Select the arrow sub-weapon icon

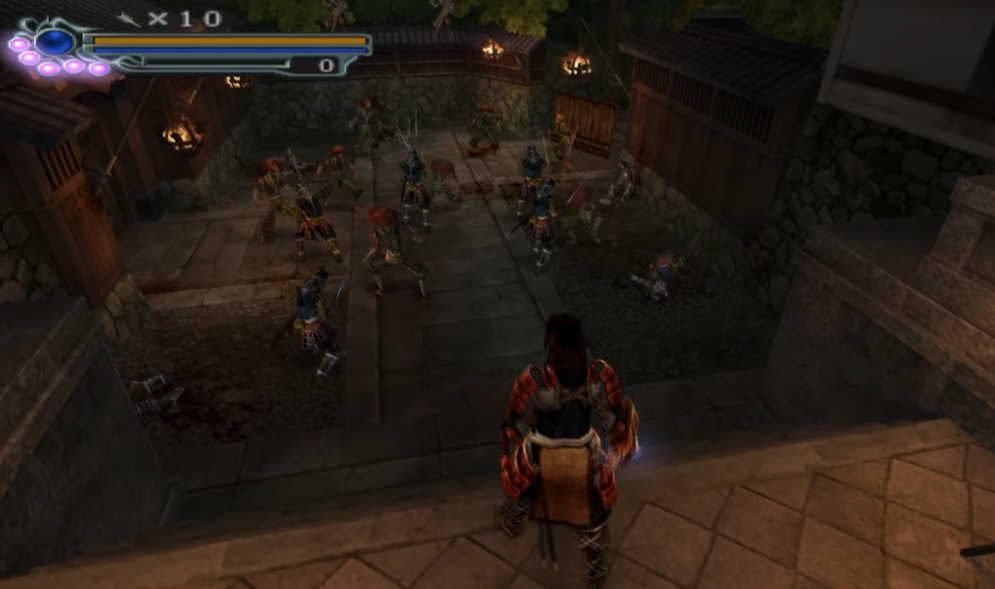click(129, 18)
